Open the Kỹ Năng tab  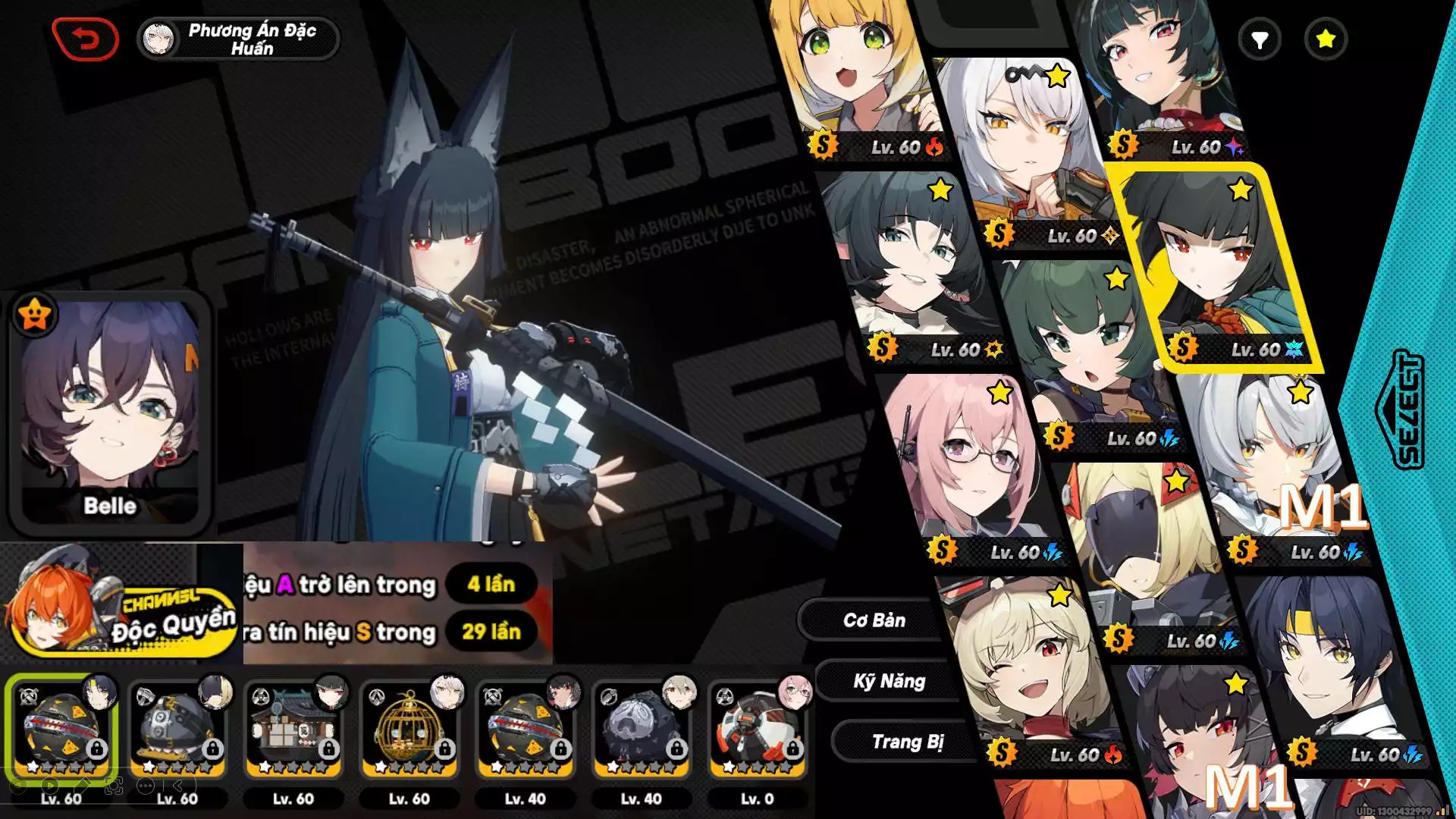tap(889, 681)
